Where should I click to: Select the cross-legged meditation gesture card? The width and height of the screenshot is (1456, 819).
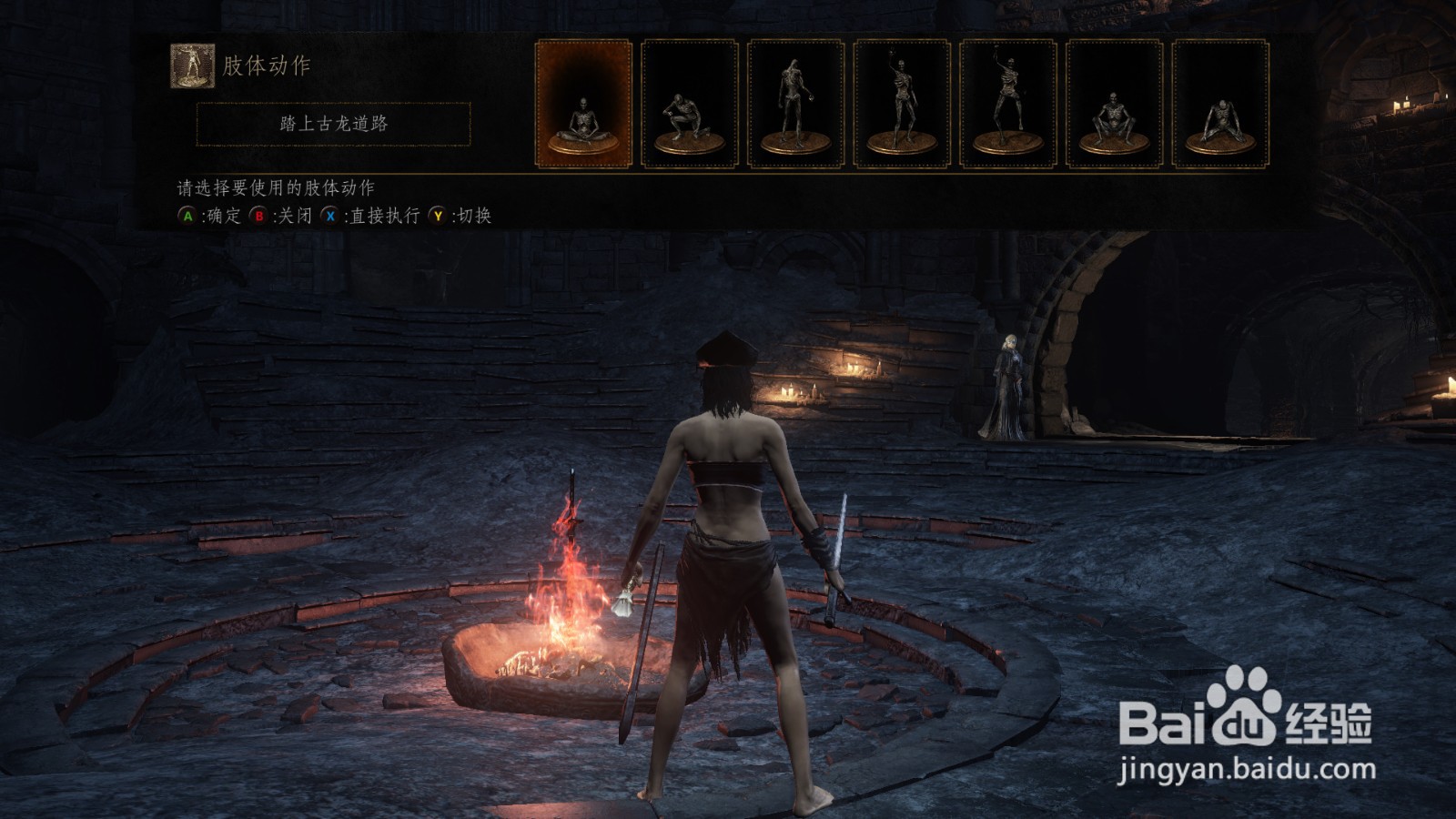click(583, 104)
